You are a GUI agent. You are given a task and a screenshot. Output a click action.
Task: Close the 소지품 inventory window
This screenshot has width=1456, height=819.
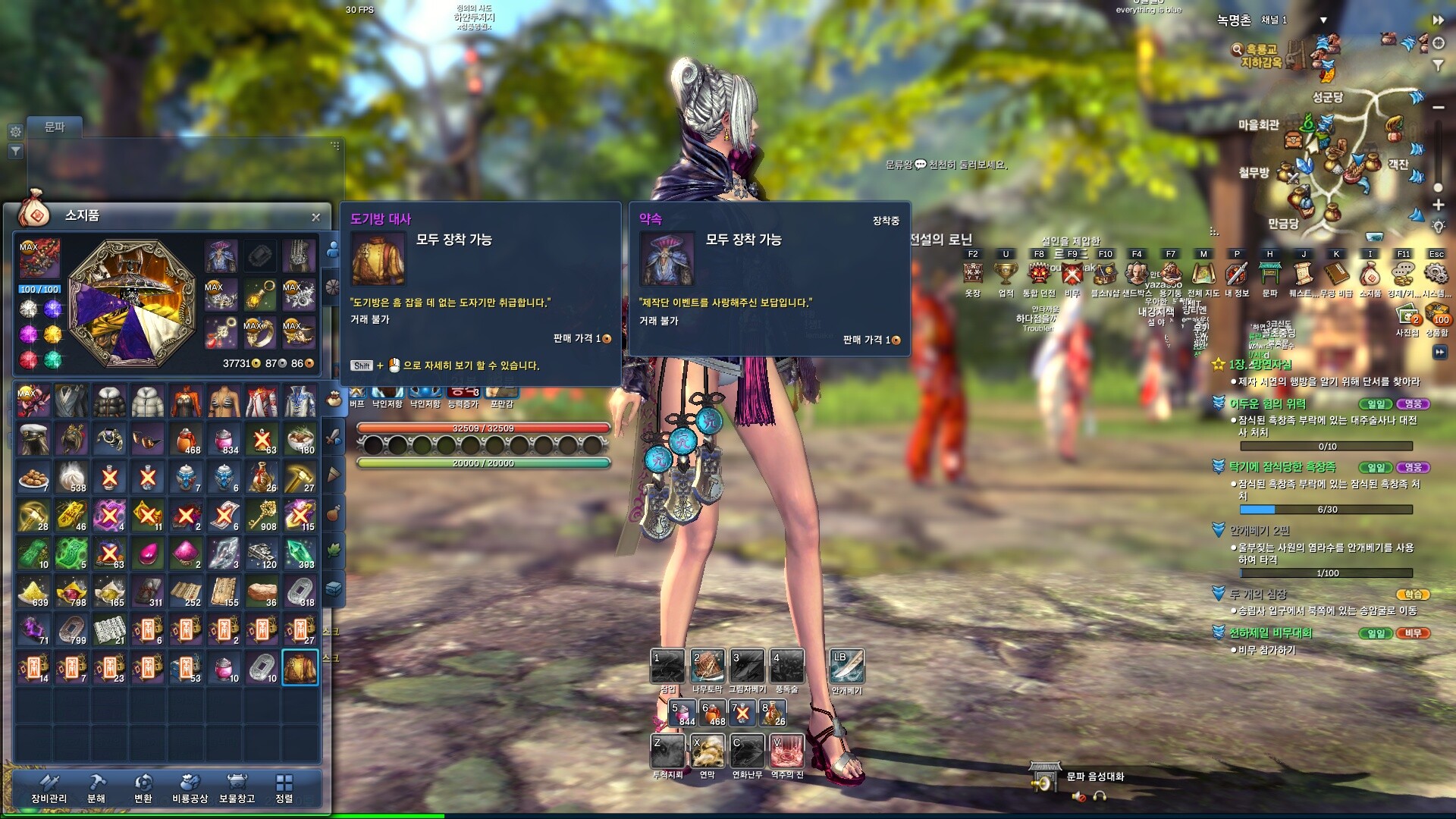pyautogui.click(x=315, y=218)
